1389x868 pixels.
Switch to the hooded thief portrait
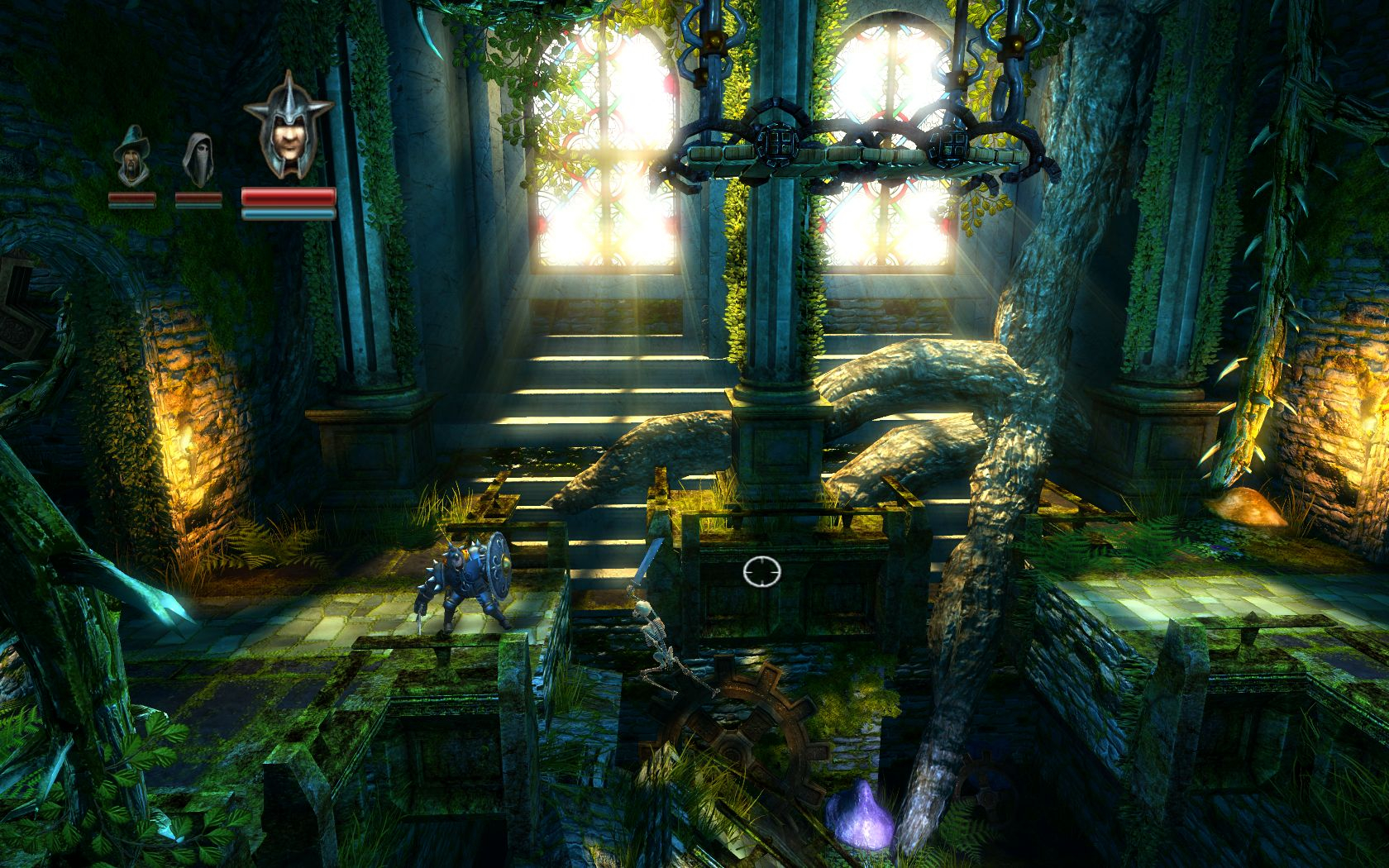198,159
